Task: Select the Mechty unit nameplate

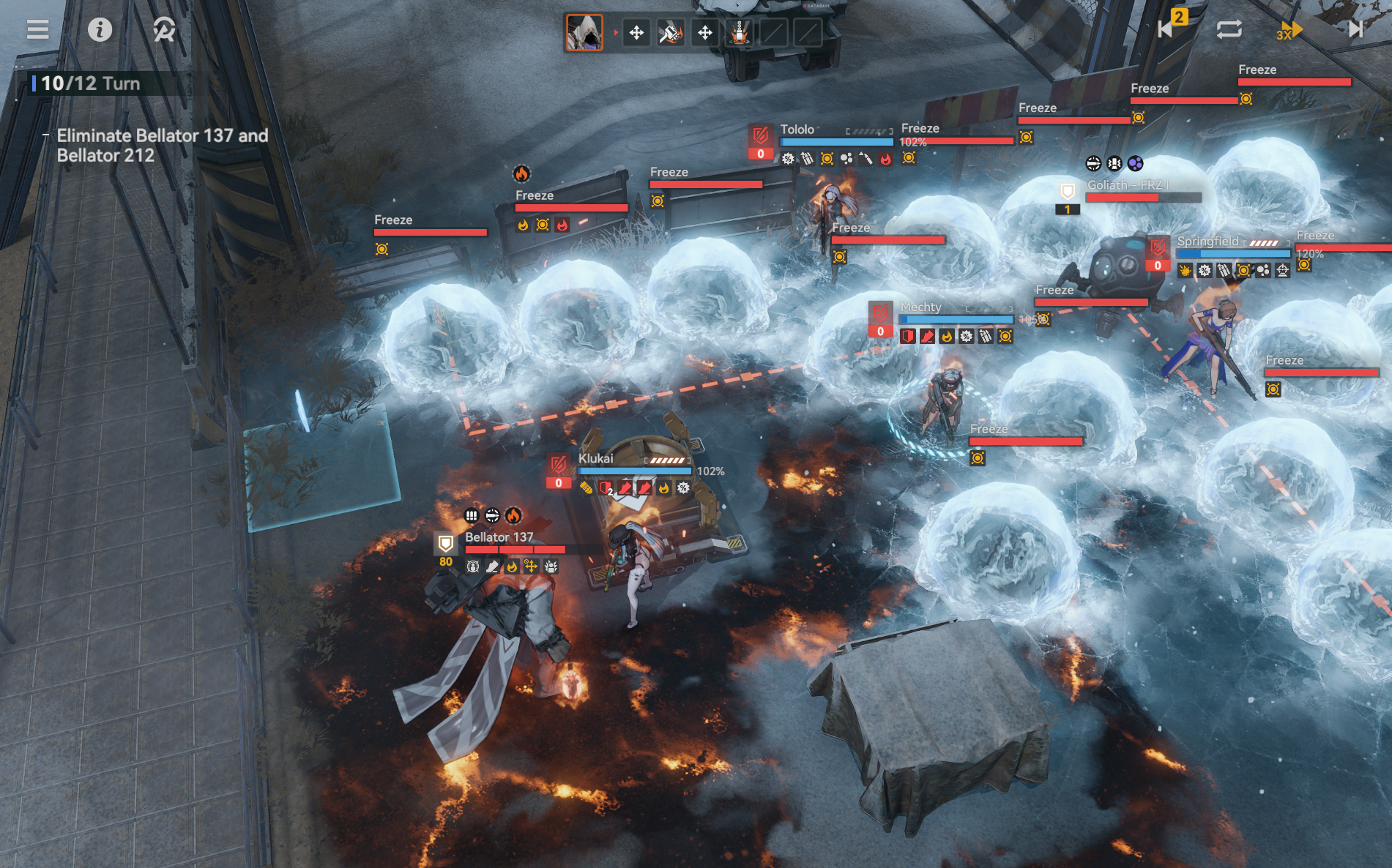Action: (921, 307)
